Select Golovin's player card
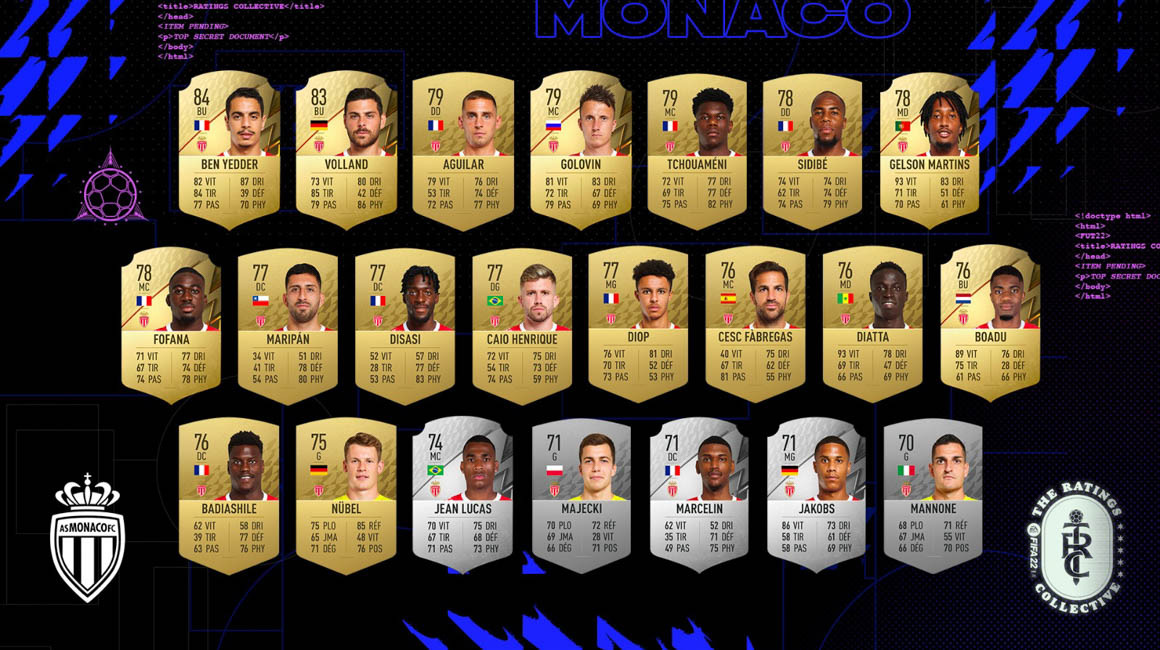Image resolution: width=1160 pixels, height=650 pixels. point(580,146)
